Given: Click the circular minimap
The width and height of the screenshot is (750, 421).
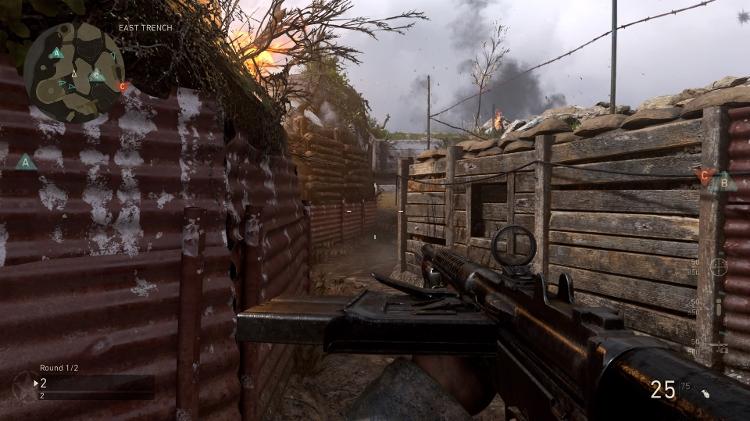Looking at the screenshot, I should (74, 71).
